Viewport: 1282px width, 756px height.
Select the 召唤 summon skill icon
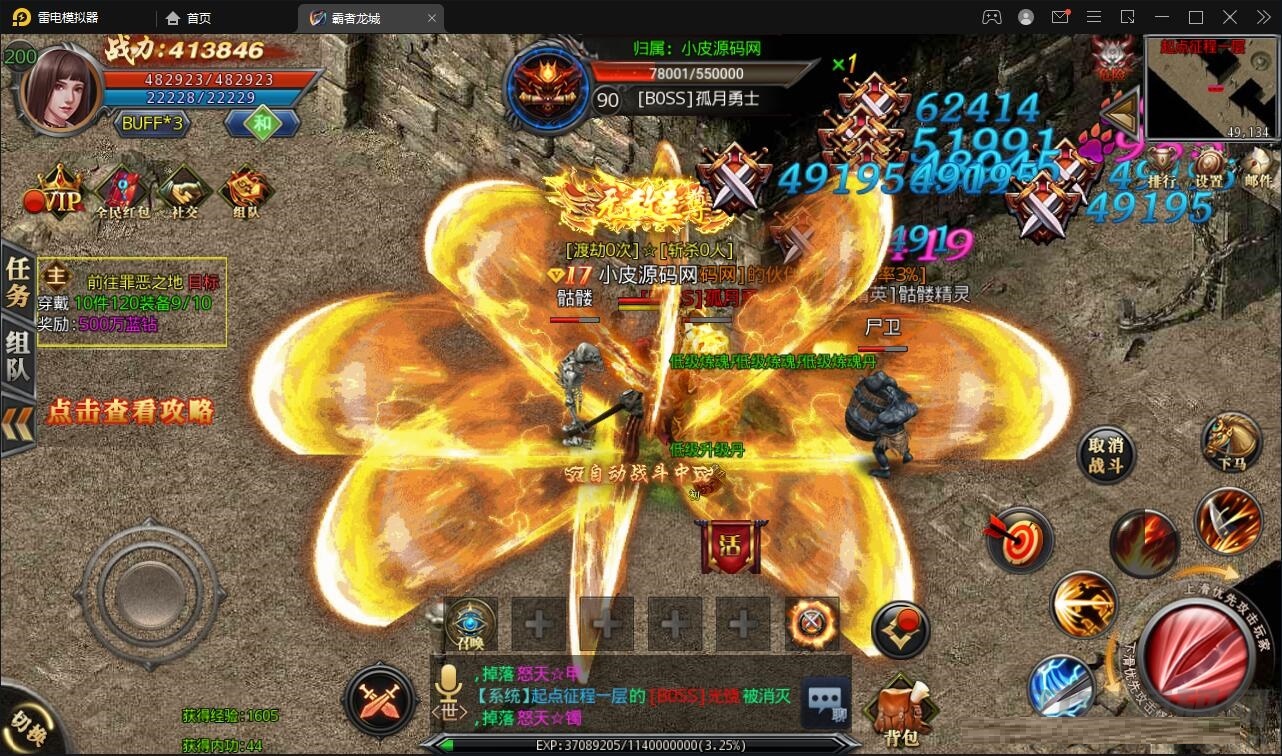tap(470, 624)
